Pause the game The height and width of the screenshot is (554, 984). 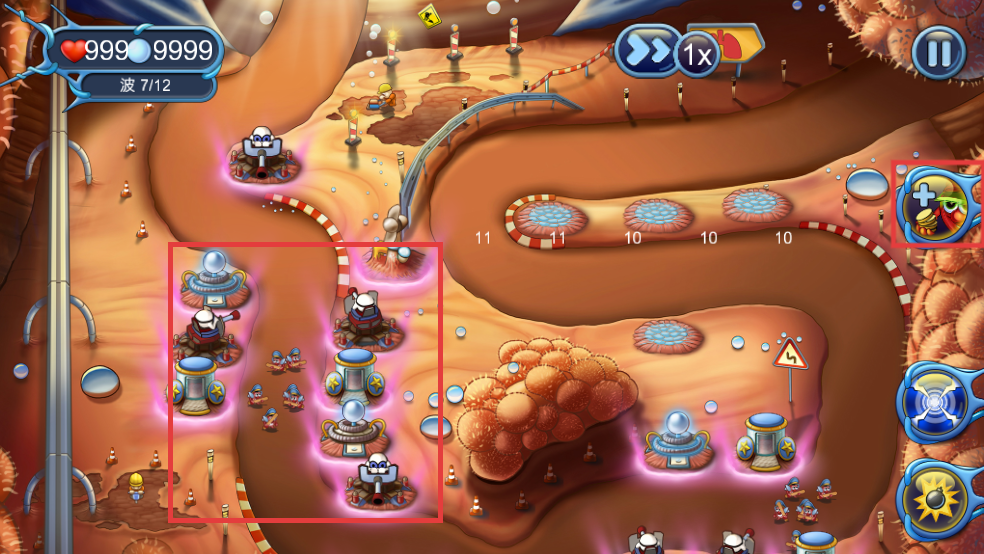pyautogui.click(x=938, y=52)
